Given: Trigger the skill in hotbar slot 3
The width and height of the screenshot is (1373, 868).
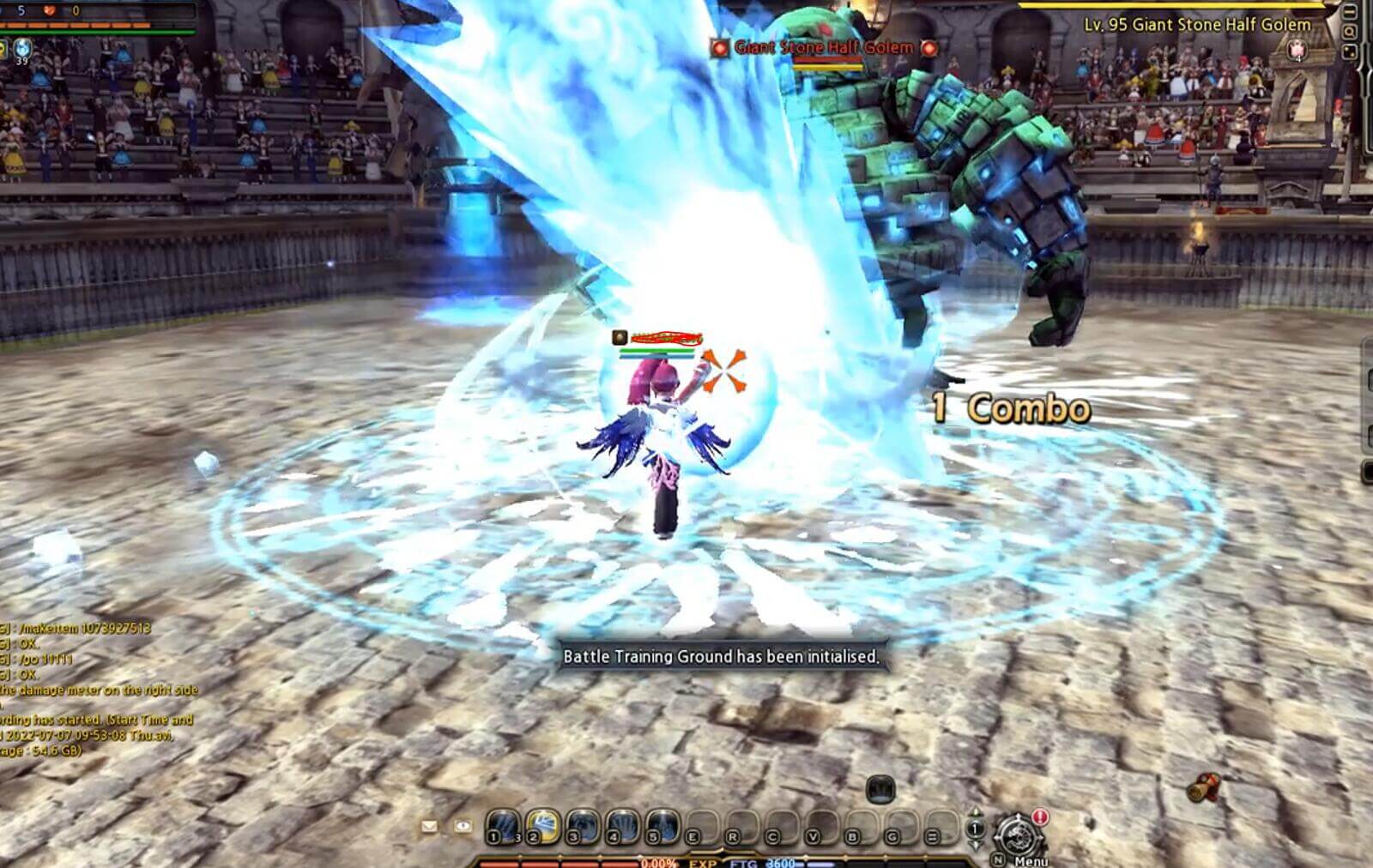Looking at the screenshot, I should click(583, 827).
